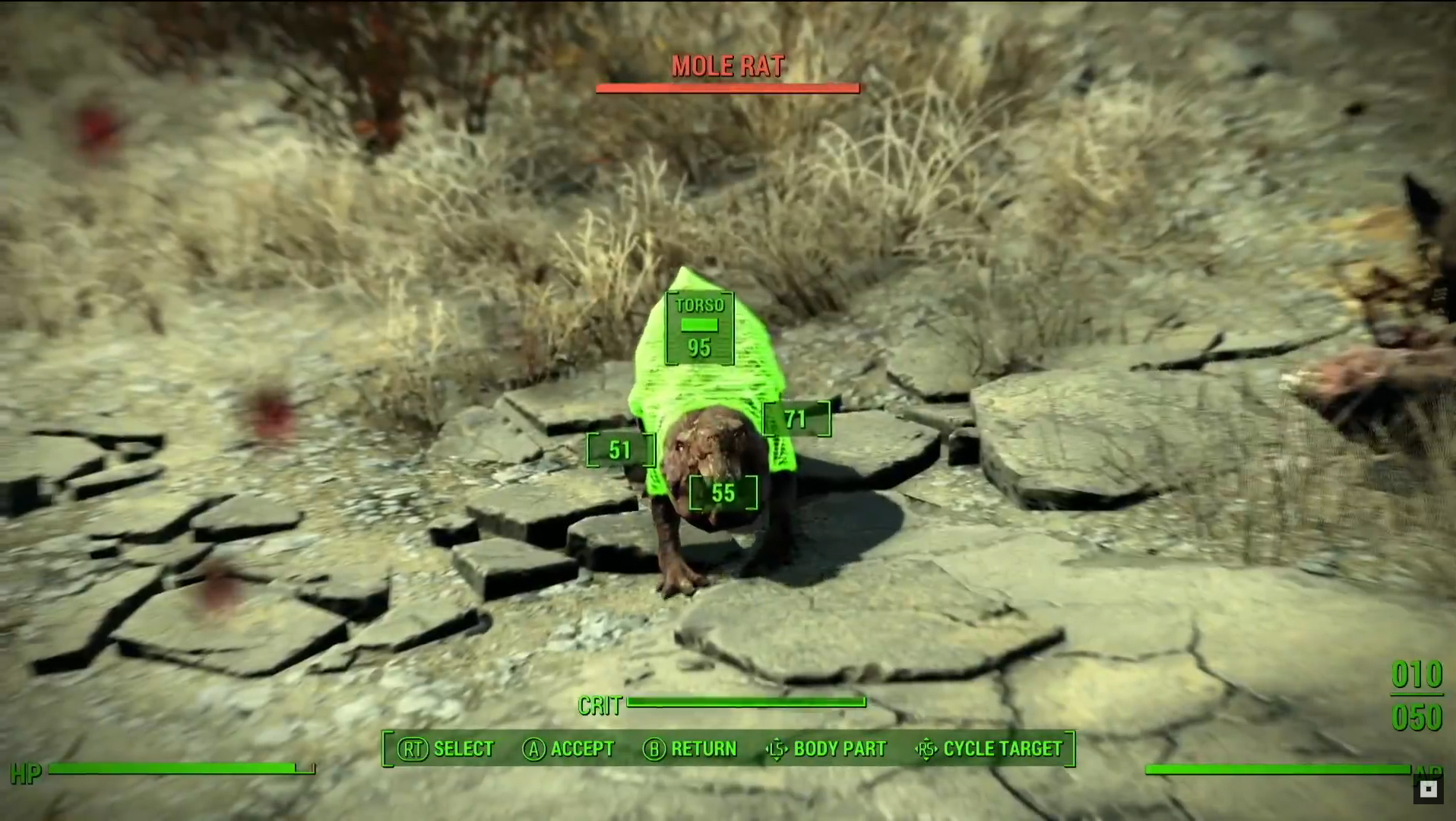The image size is (1456, 821).
Task: Select the body part with 51 hit chance
Action: click(x=620, y=450)
